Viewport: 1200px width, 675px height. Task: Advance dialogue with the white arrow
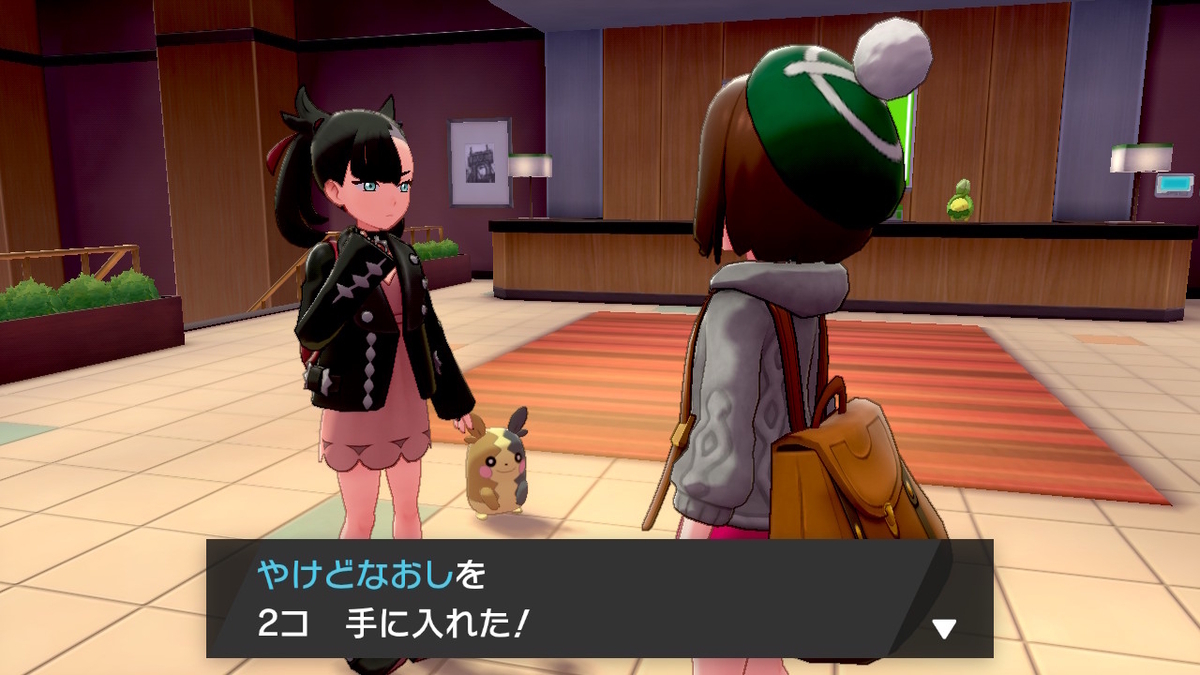[943, 628]
